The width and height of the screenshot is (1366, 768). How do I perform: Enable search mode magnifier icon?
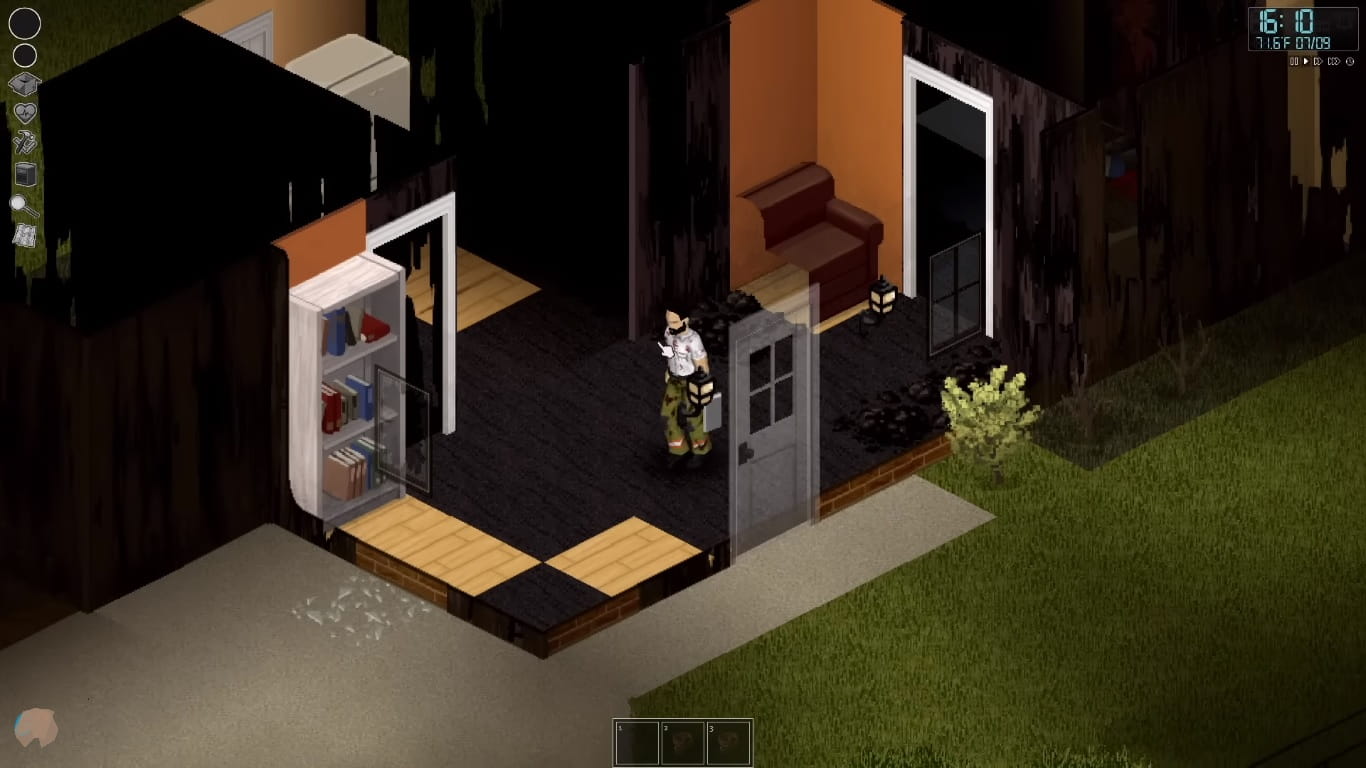pos(24,203)
